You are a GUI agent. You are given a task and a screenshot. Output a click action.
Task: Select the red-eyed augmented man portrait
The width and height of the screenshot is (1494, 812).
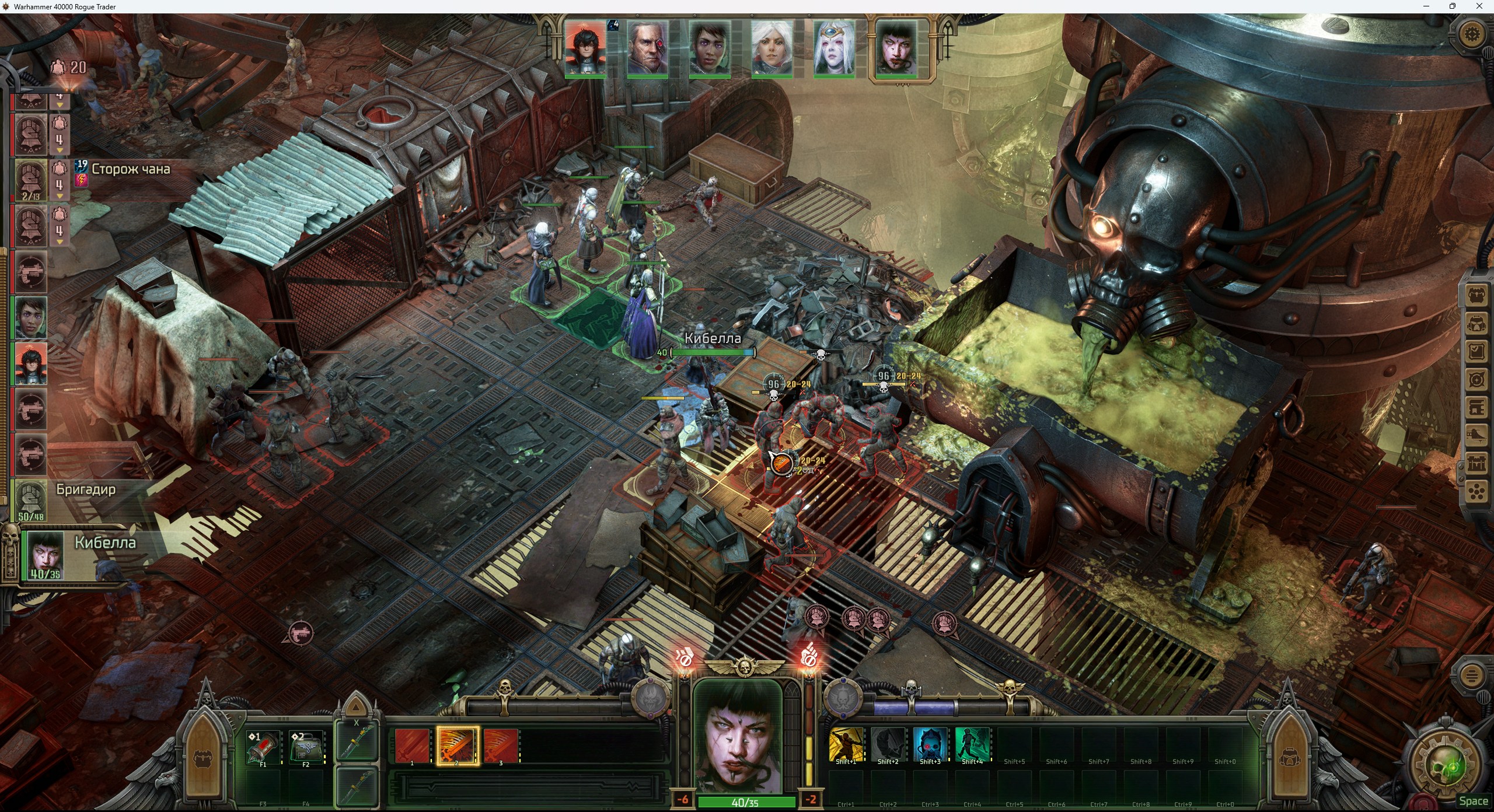pos(647,48)
